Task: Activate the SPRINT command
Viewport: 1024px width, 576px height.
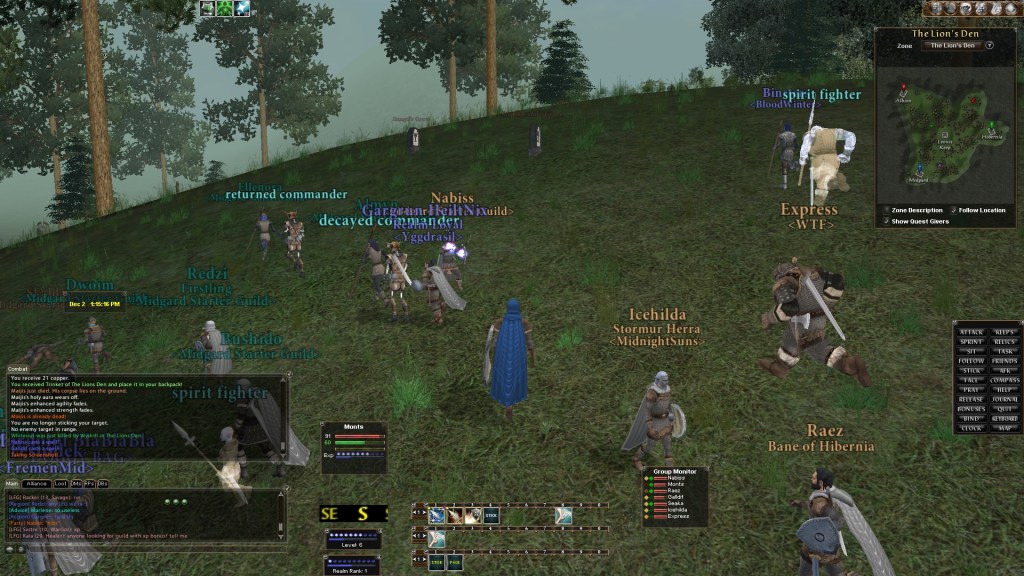Action: [971, 342]
